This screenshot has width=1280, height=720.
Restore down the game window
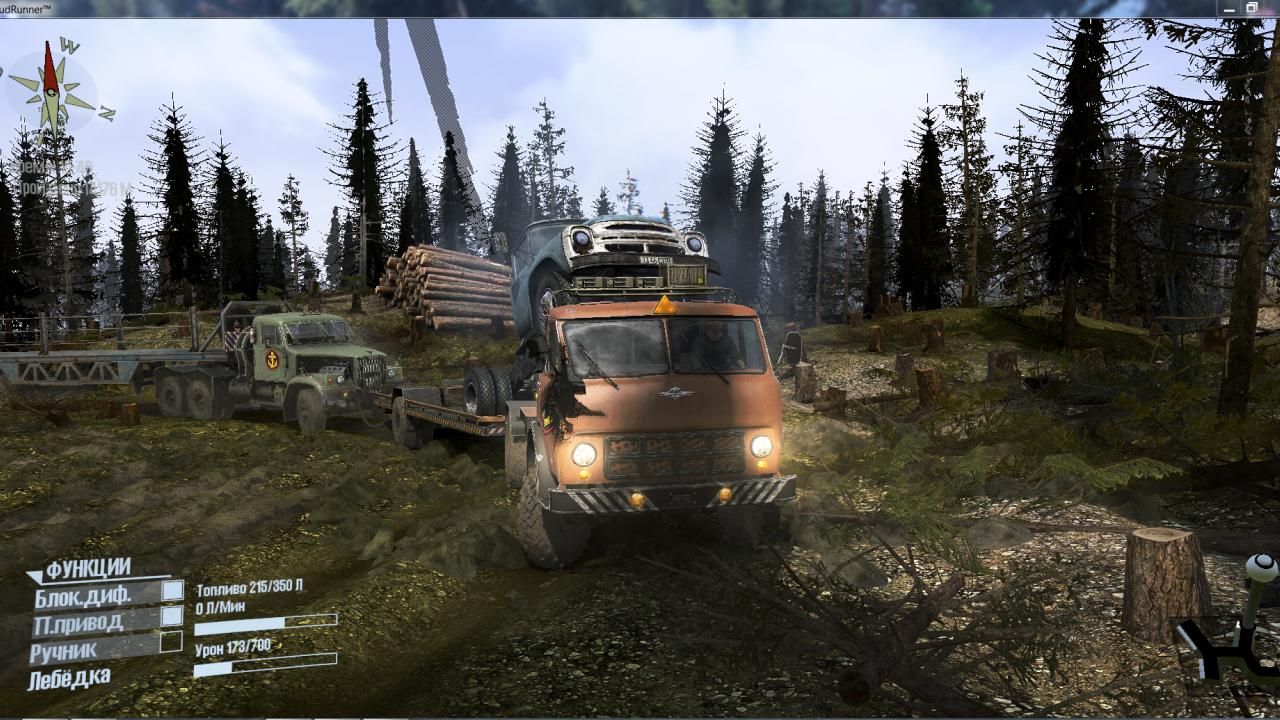coord(1251,8)
